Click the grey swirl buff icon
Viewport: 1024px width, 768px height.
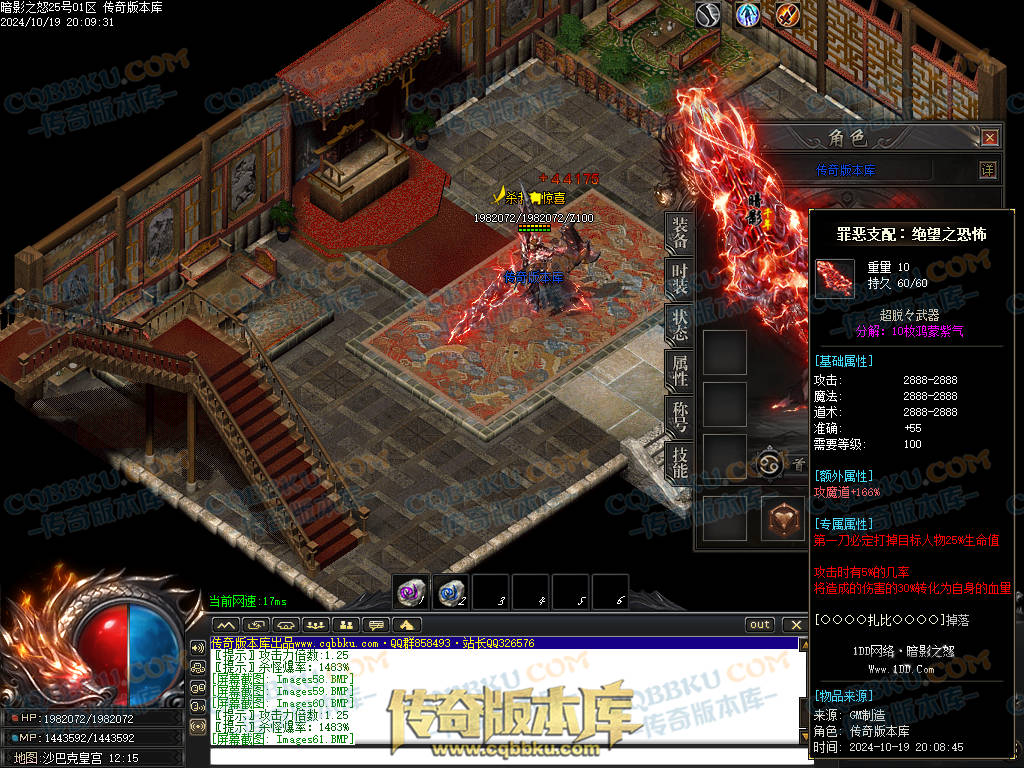[x=708, y=15]
